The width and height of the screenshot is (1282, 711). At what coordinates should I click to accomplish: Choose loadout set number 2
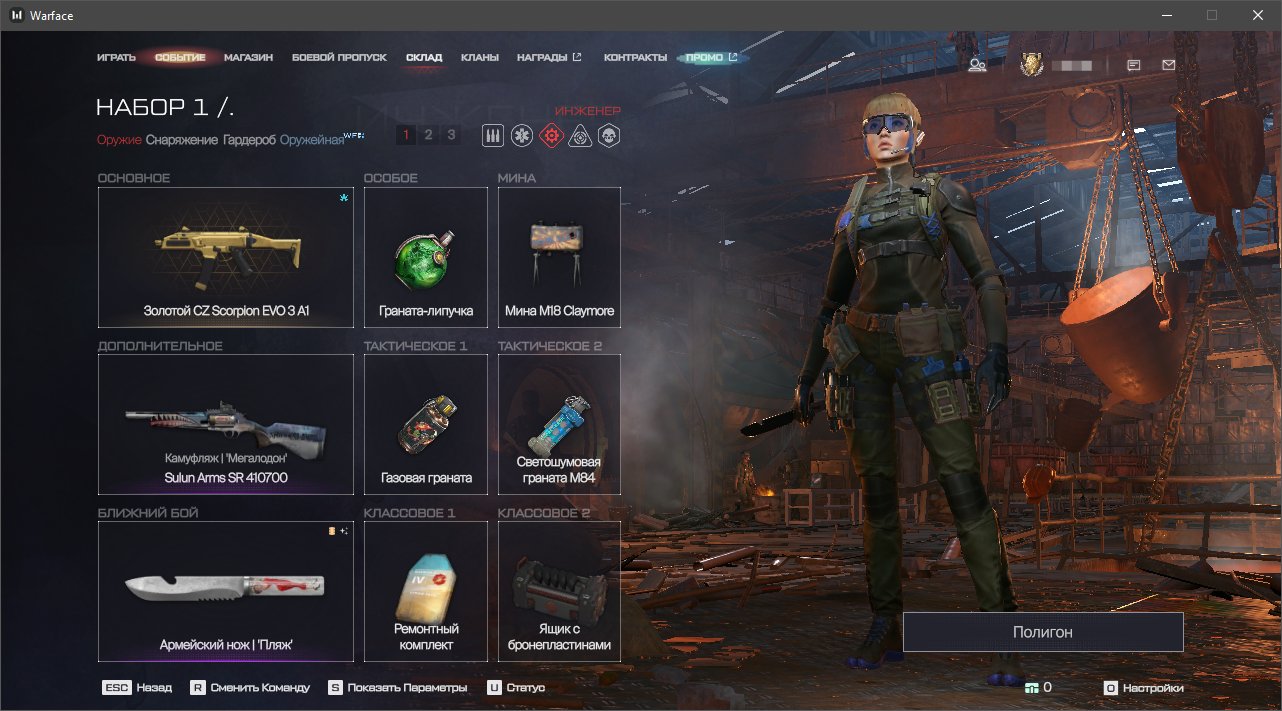click(428, 135)
